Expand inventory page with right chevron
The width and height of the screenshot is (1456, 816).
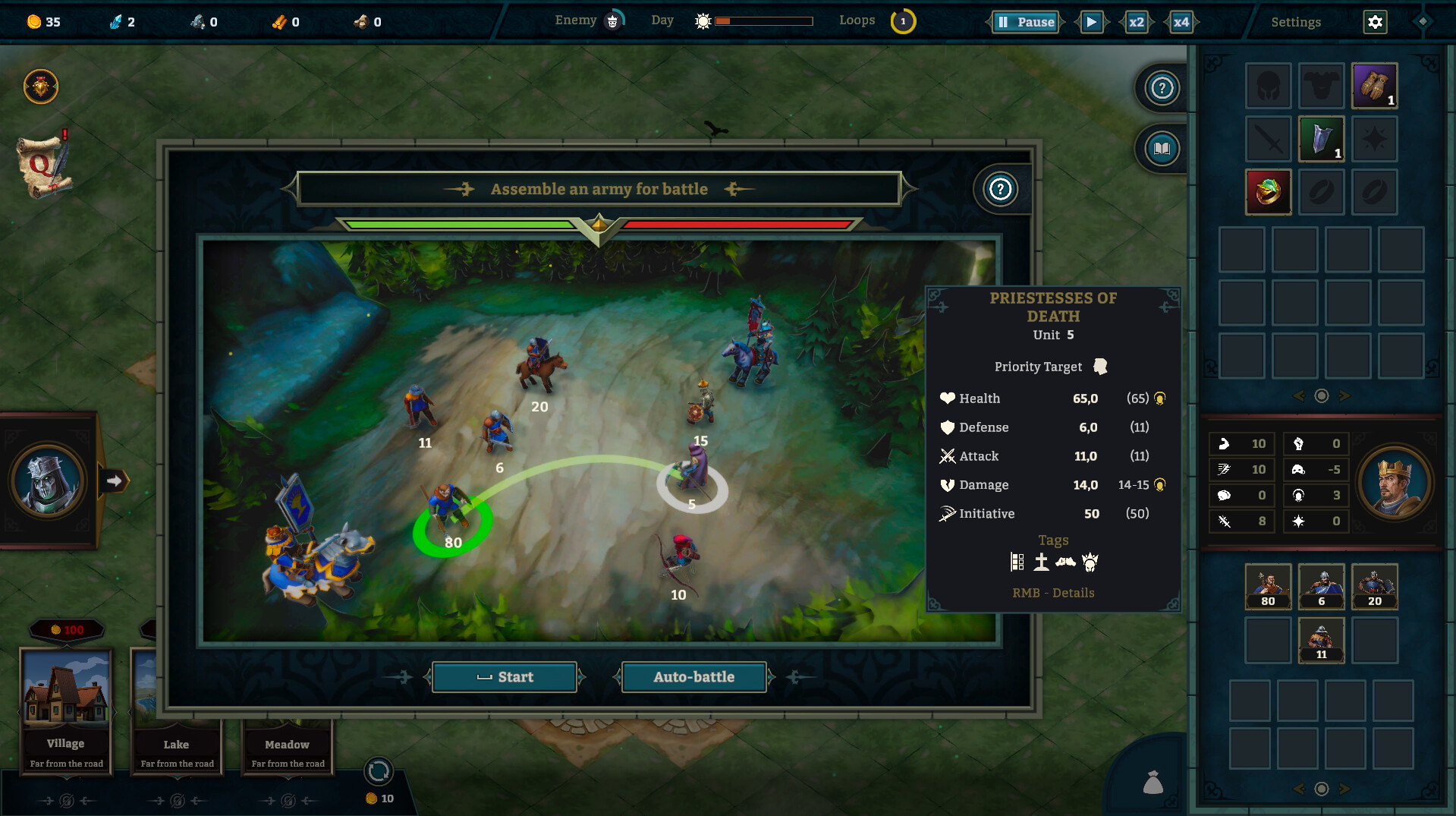(x=1346, y=395)
